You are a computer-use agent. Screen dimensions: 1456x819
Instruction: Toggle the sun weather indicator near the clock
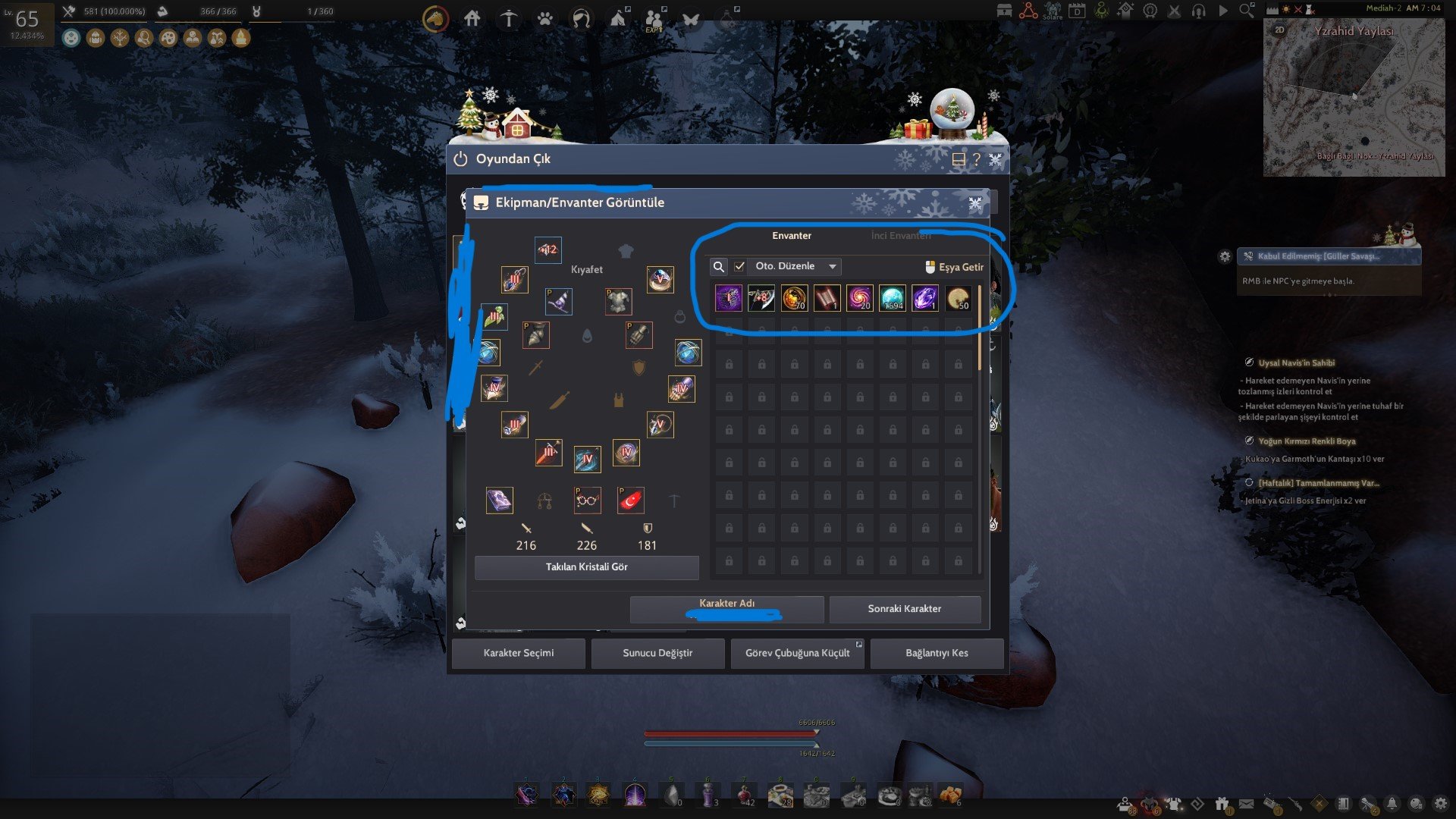click(1285, 11)
